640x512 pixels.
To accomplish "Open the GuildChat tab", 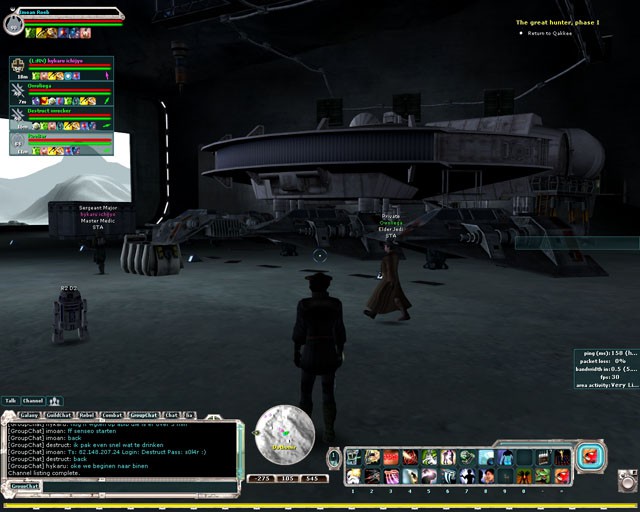I will [x=58, y=414].
